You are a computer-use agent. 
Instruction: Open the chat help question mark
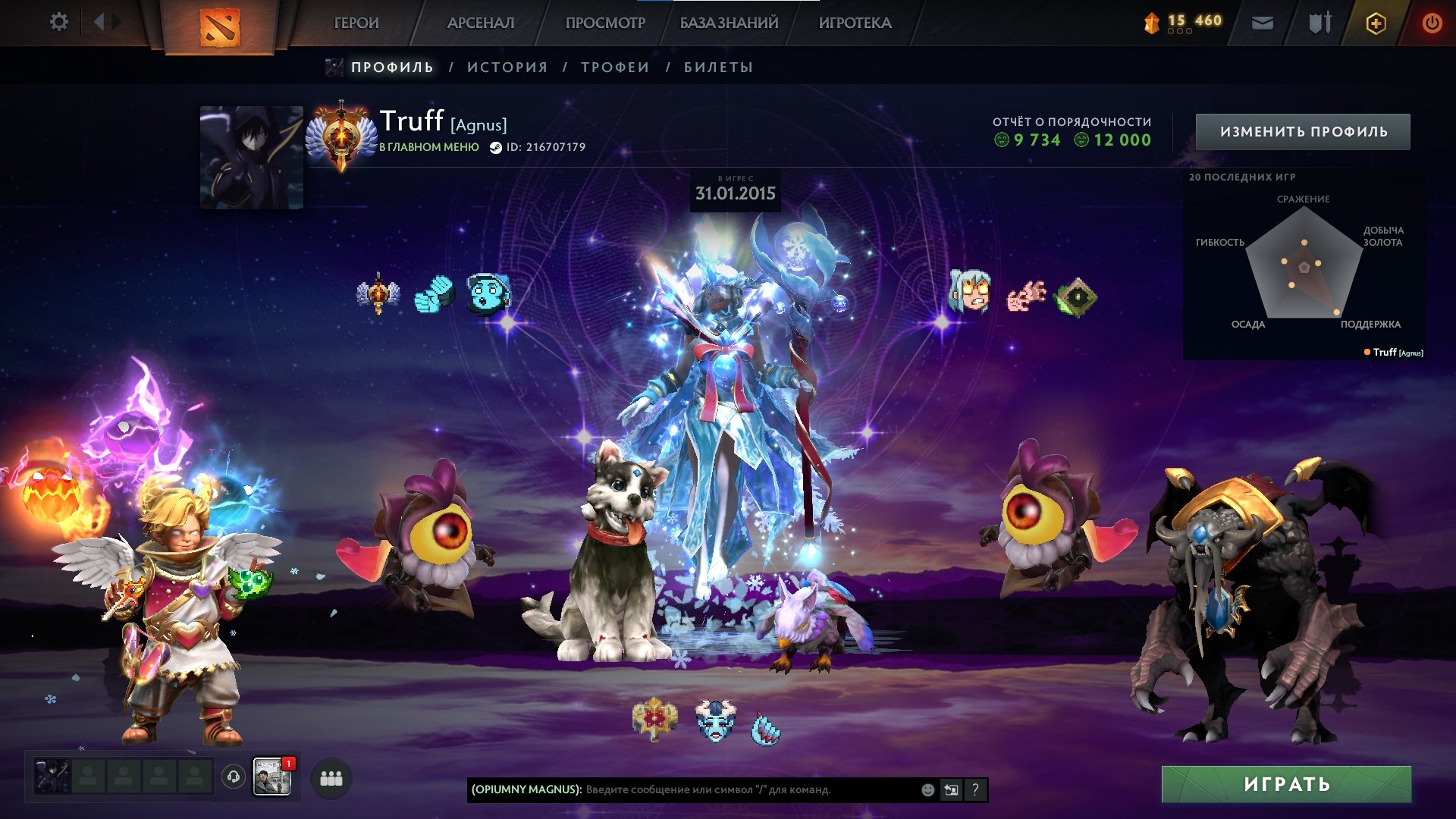pos(975,789)
